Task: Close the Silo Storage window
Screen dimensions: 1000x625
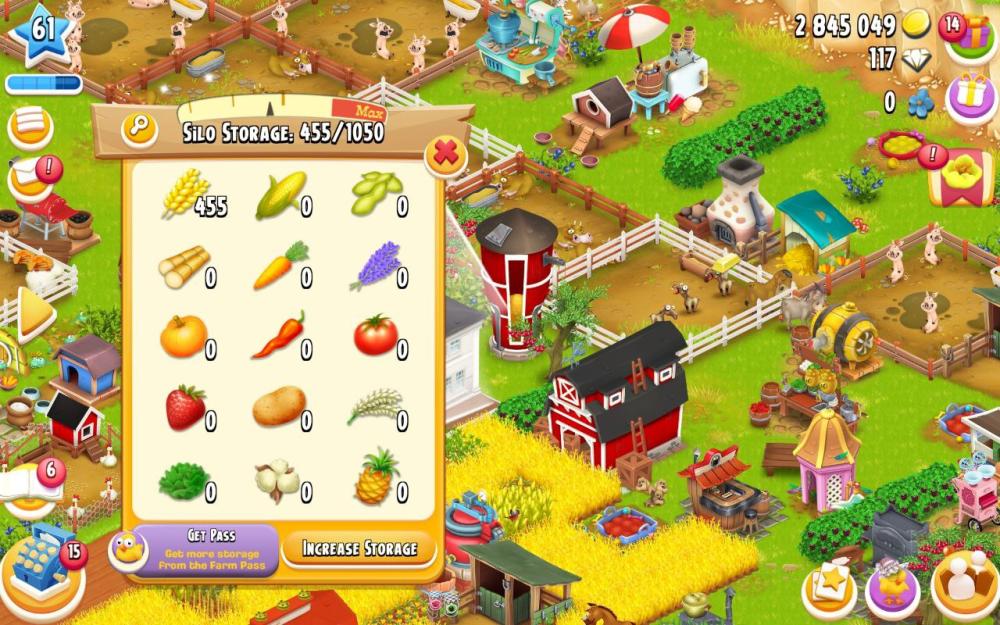Action: pyautogui.click(x=446, y=155)
